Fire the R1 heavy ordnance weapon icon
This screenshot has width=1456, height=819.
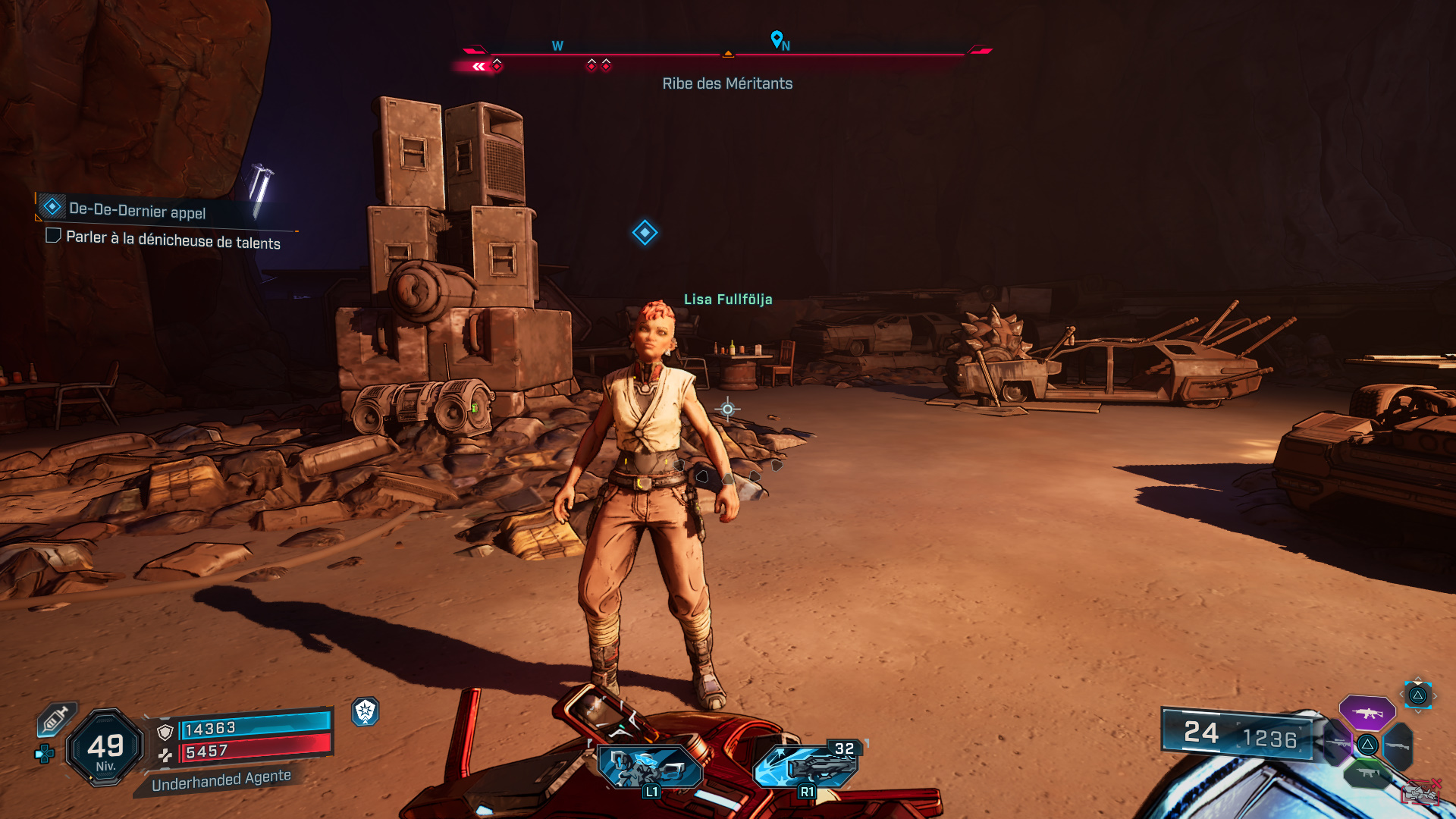[806, 767]
